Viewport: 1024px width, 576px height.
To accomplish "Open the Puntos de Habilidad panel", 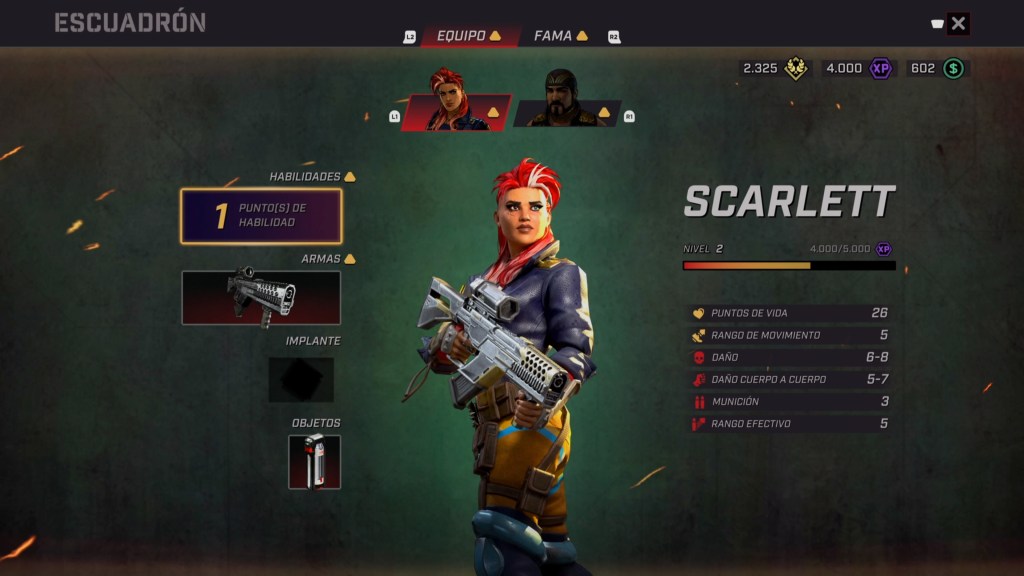I will point(261,216).
